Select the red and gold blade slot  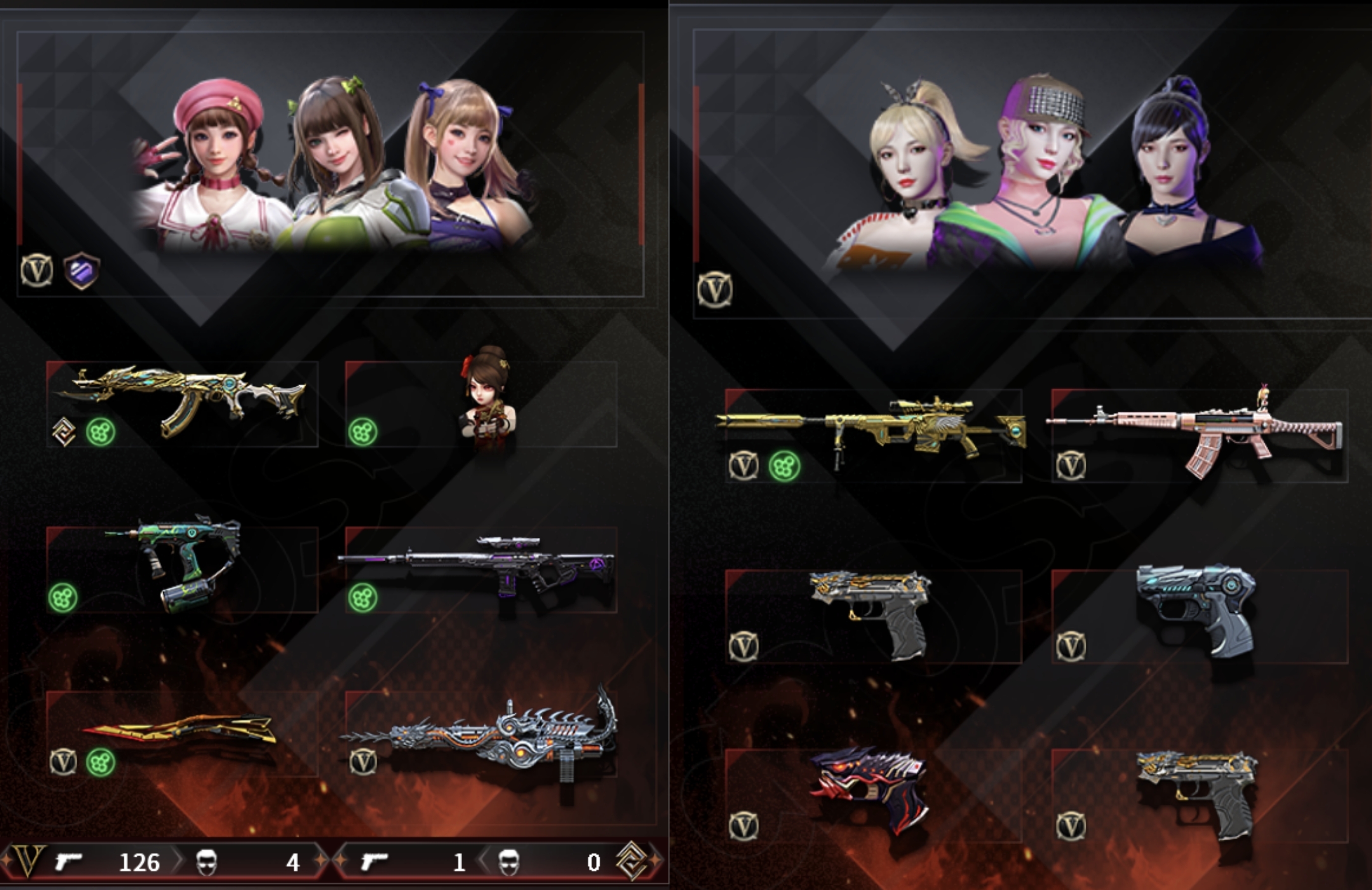coord(181,733)
